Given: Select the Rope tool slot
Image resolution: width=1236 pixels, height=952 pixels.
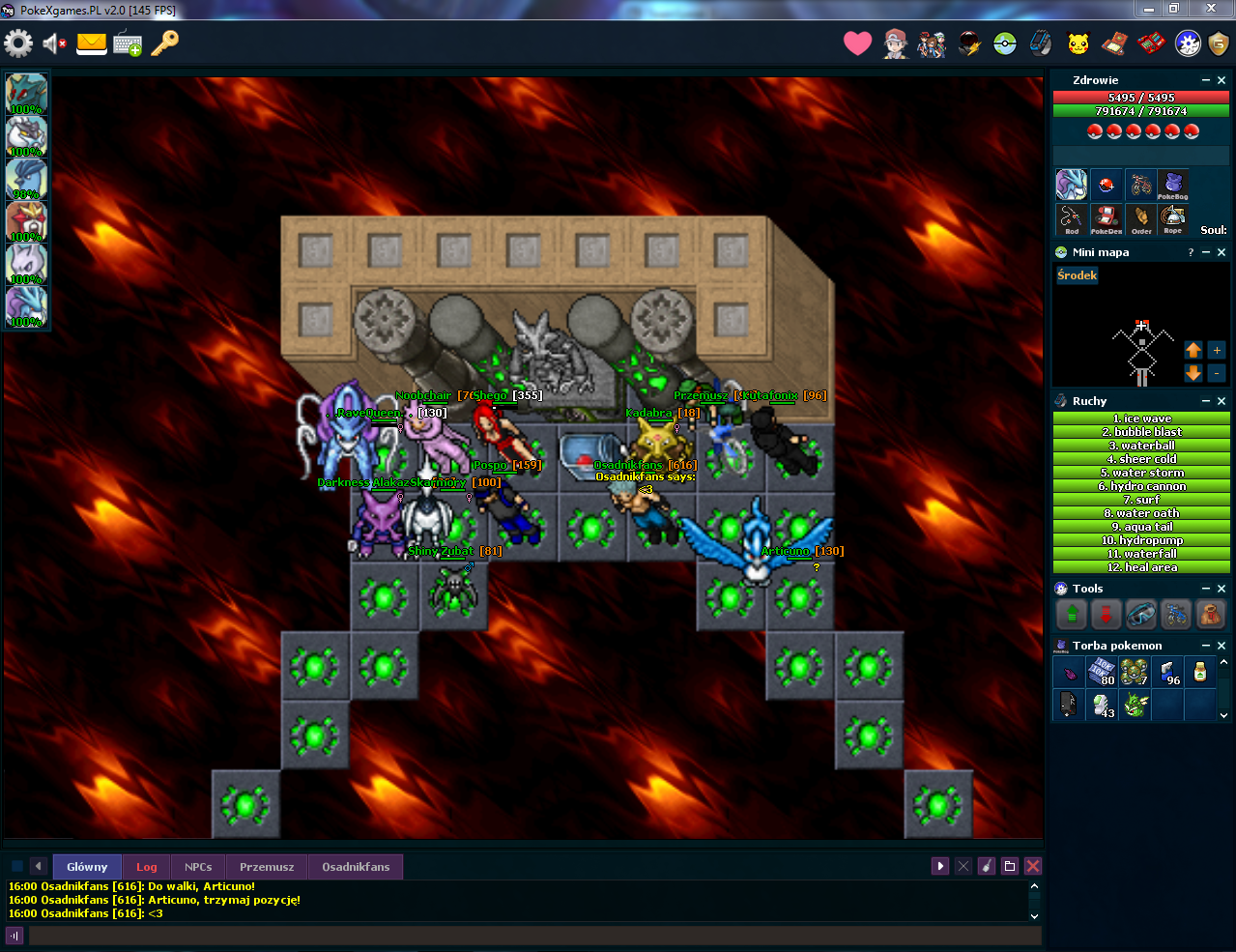Looking at the screenshot, I should coord(1172,218).
